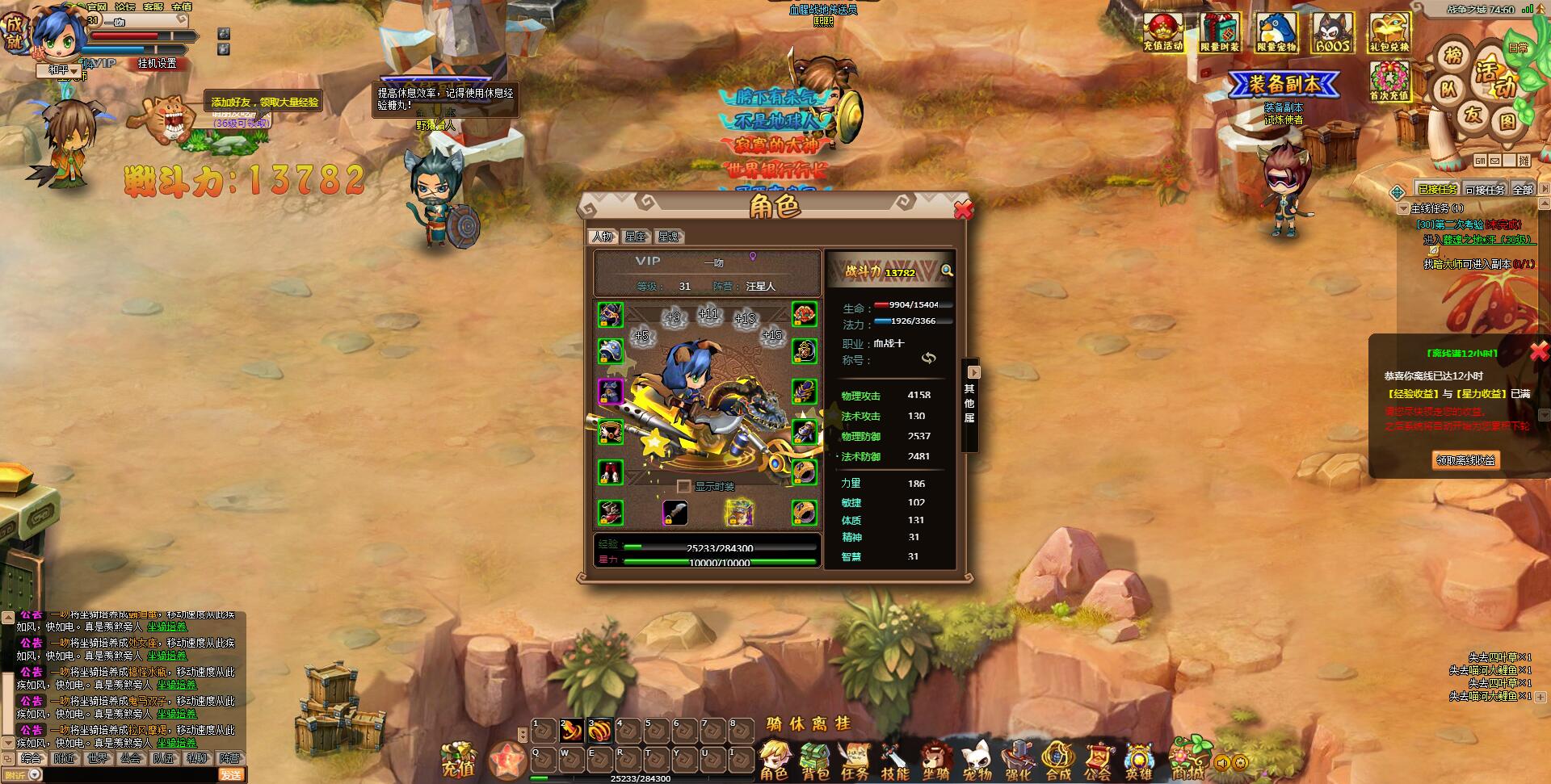Toggle the 显示时装 checkbox
The height and width of the screenshot is (784, 1551).
pyautogui.click(x=684, y=486)
